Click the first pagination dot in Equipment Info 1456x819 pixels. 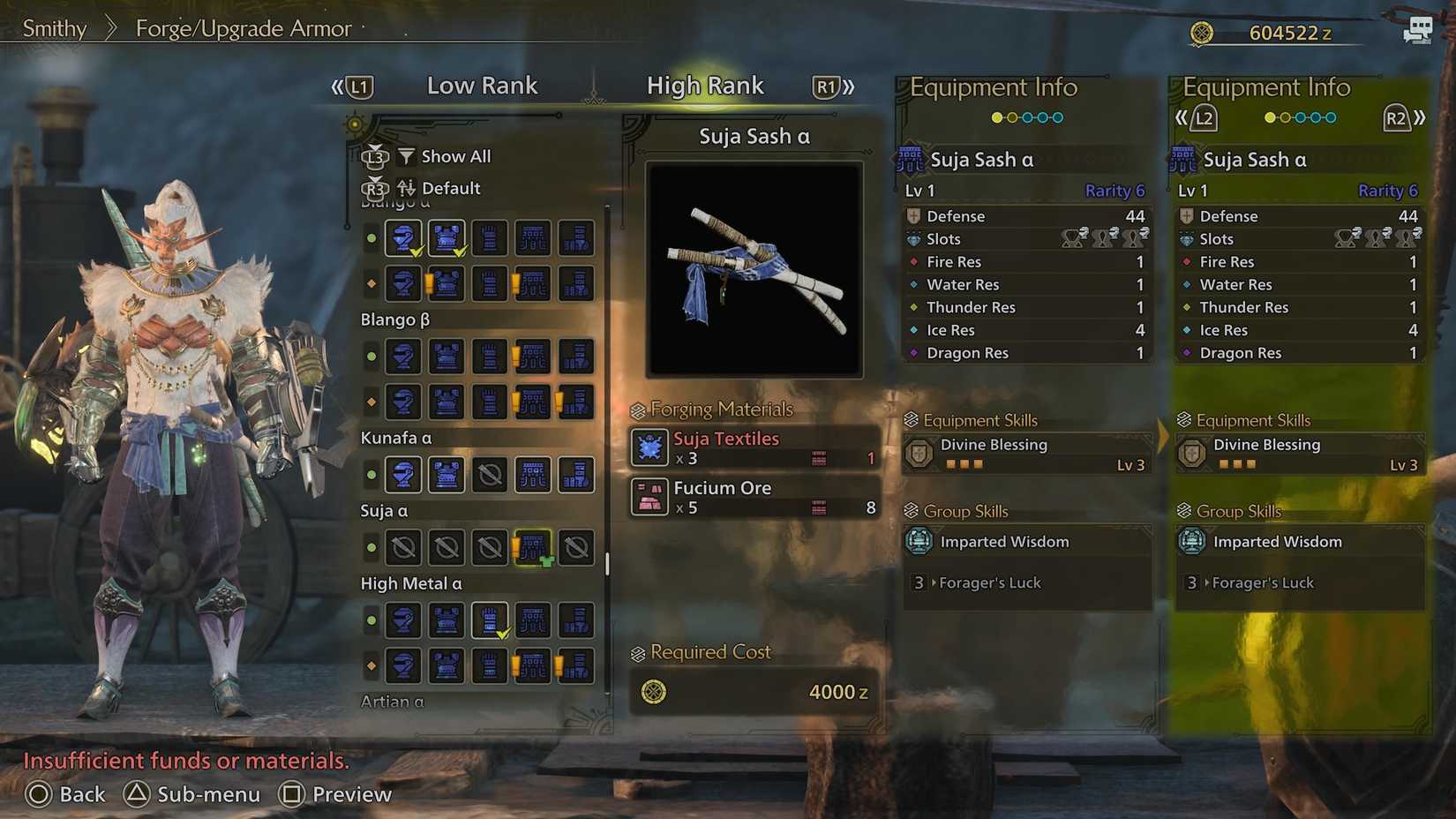point(995,116)
